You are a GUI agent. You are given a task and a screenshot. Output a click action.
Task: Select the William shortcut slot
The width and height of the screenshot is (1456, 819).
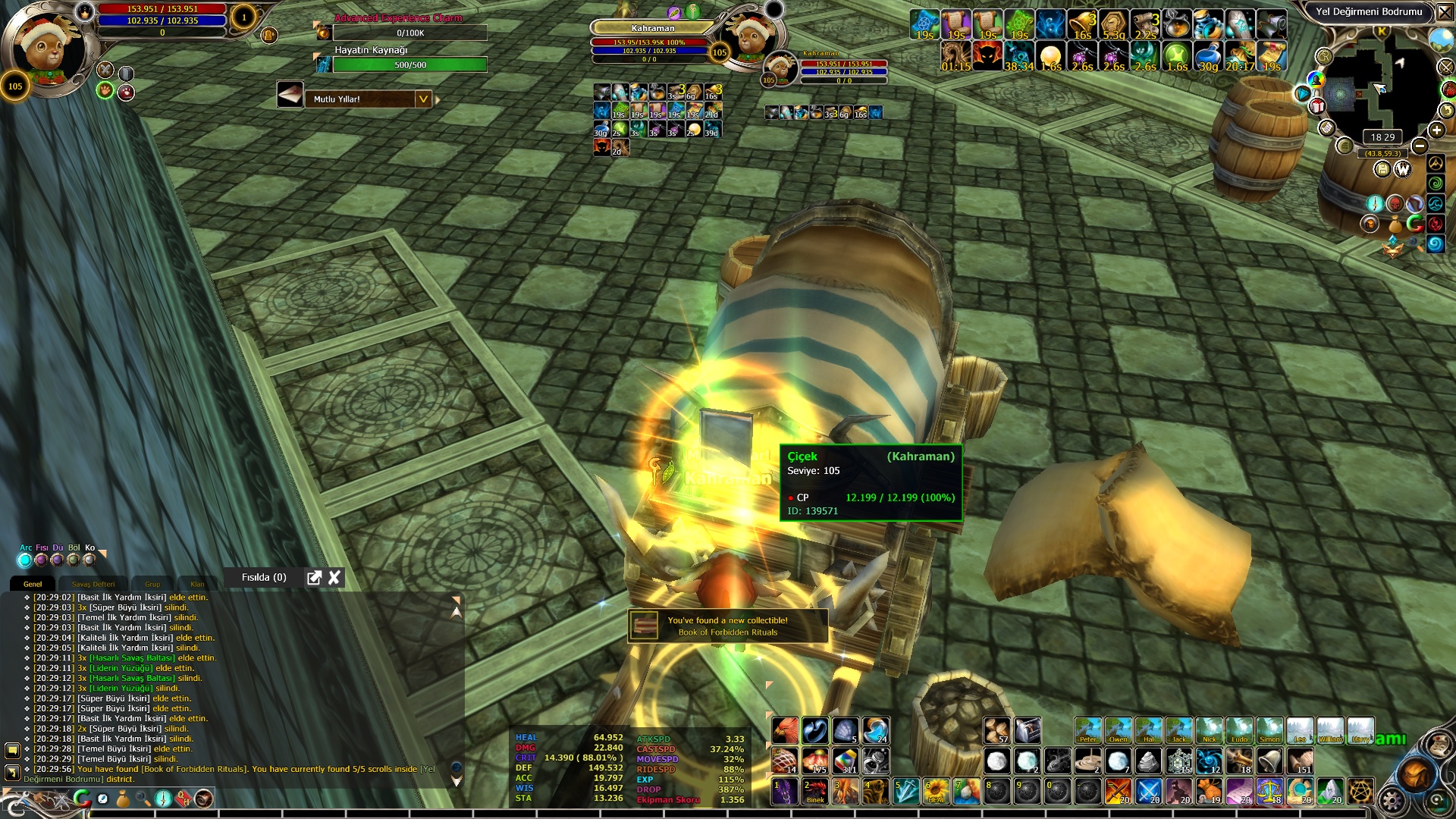click(1330, 731)
